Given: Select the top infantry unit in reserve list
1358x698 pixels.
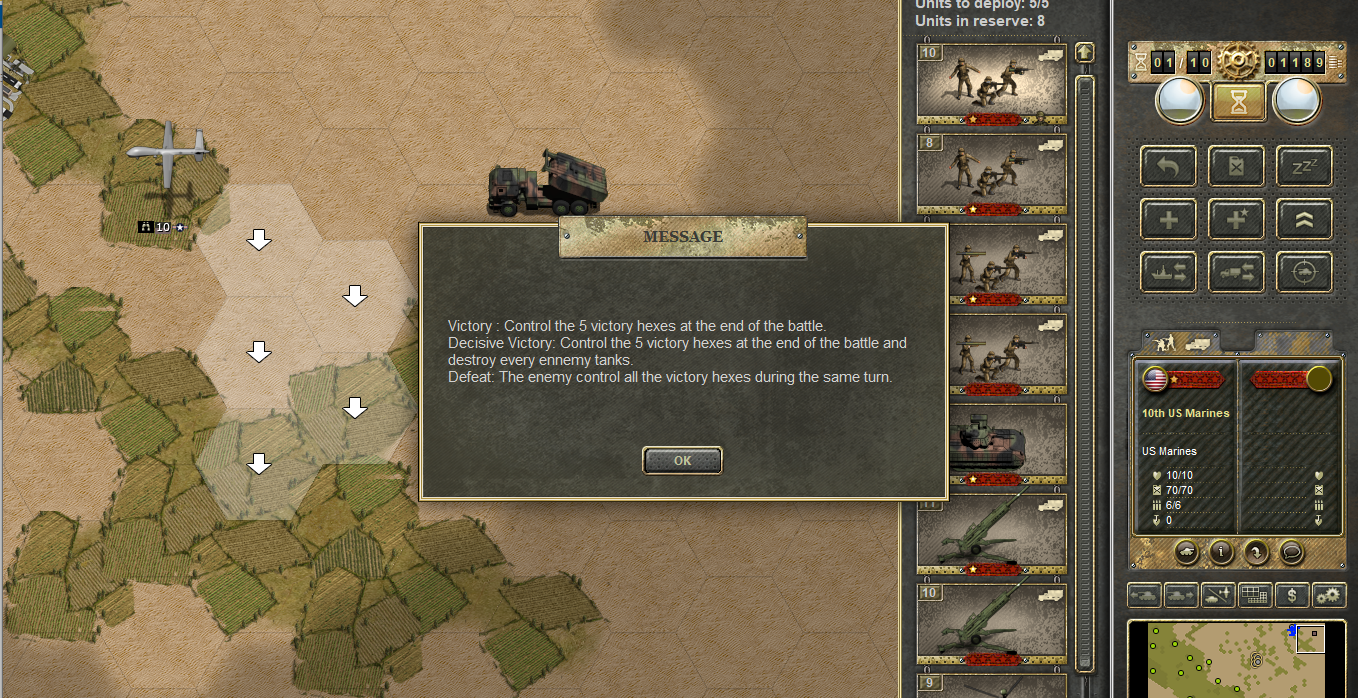Looking at the screenshot, I should [x=991, y=84].
